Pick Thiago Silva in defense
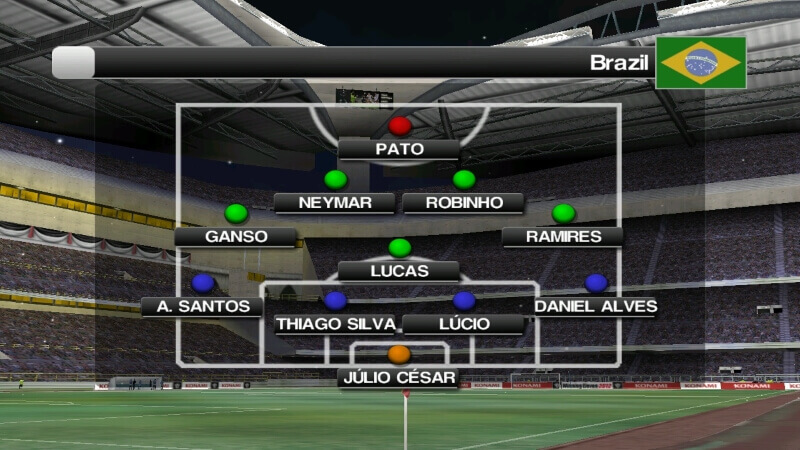Screen dimensions: 800x450 (335, 324)
